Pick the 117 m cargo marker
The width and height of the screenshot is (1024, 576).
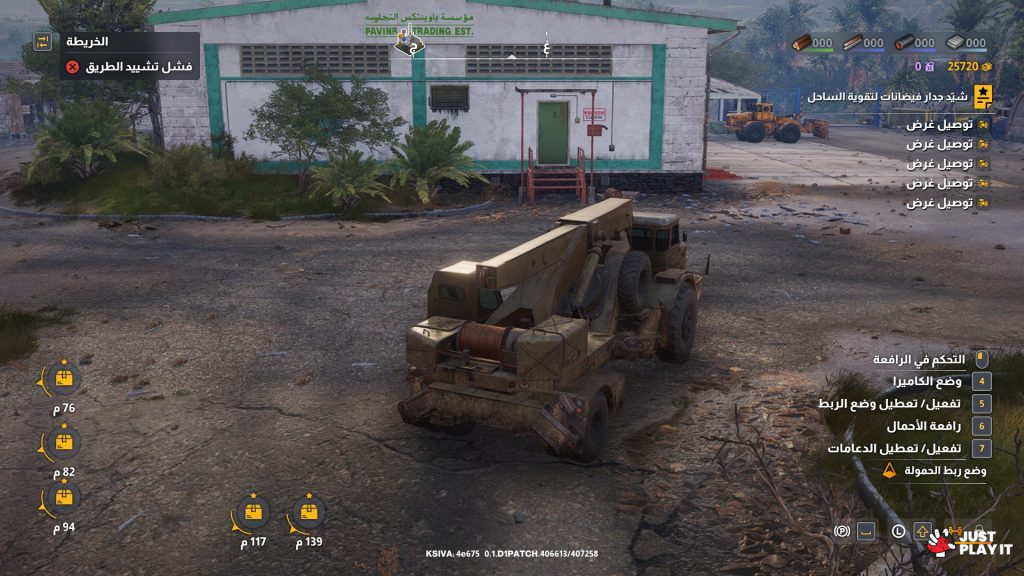tap(253, 513)
